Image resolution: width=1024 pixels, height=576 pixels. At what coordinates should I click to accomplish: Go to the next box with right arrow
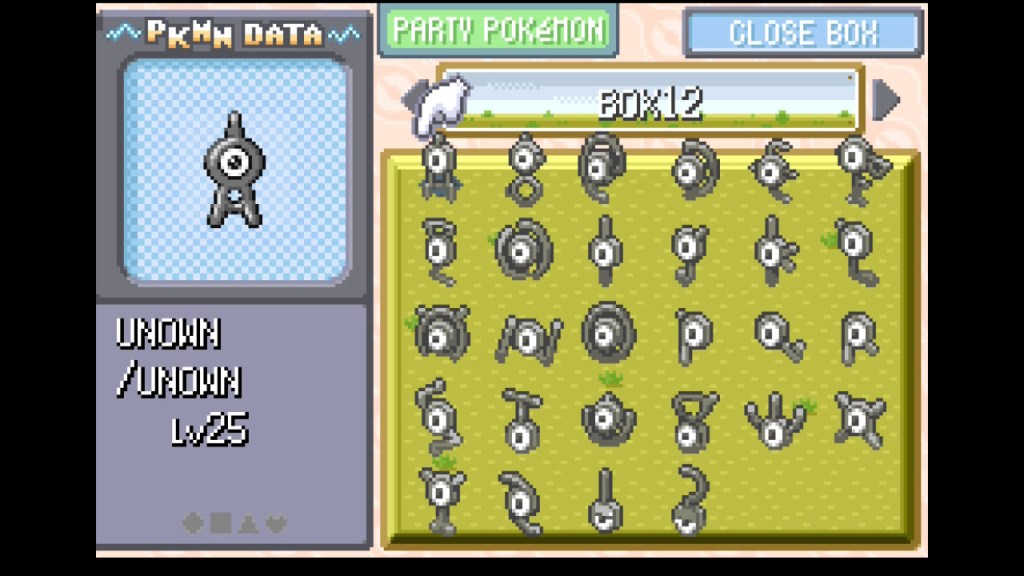tap(885, 100)
